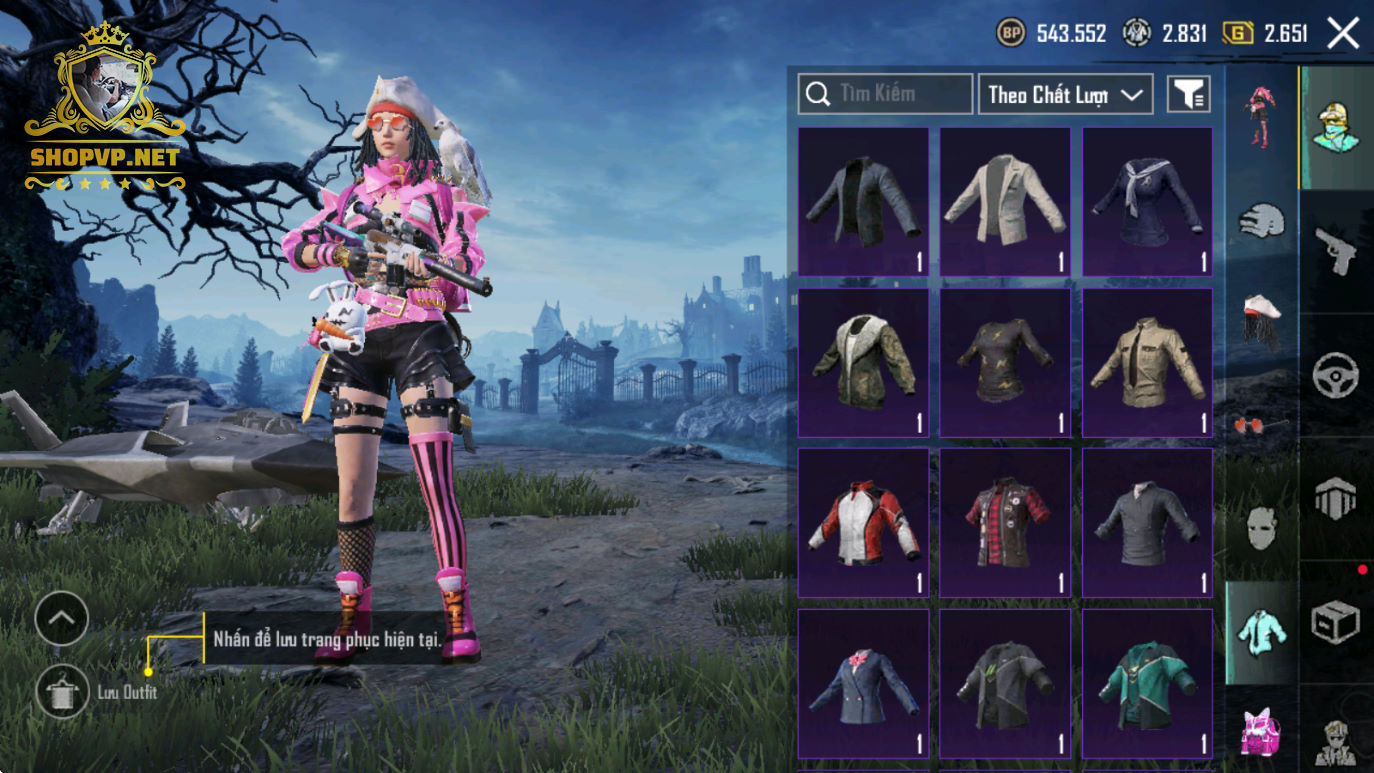This screenshot has width=1374, height=773.
Task: Show the pink backpack category
Action: pyautogui.click(x=1261, y=730)
